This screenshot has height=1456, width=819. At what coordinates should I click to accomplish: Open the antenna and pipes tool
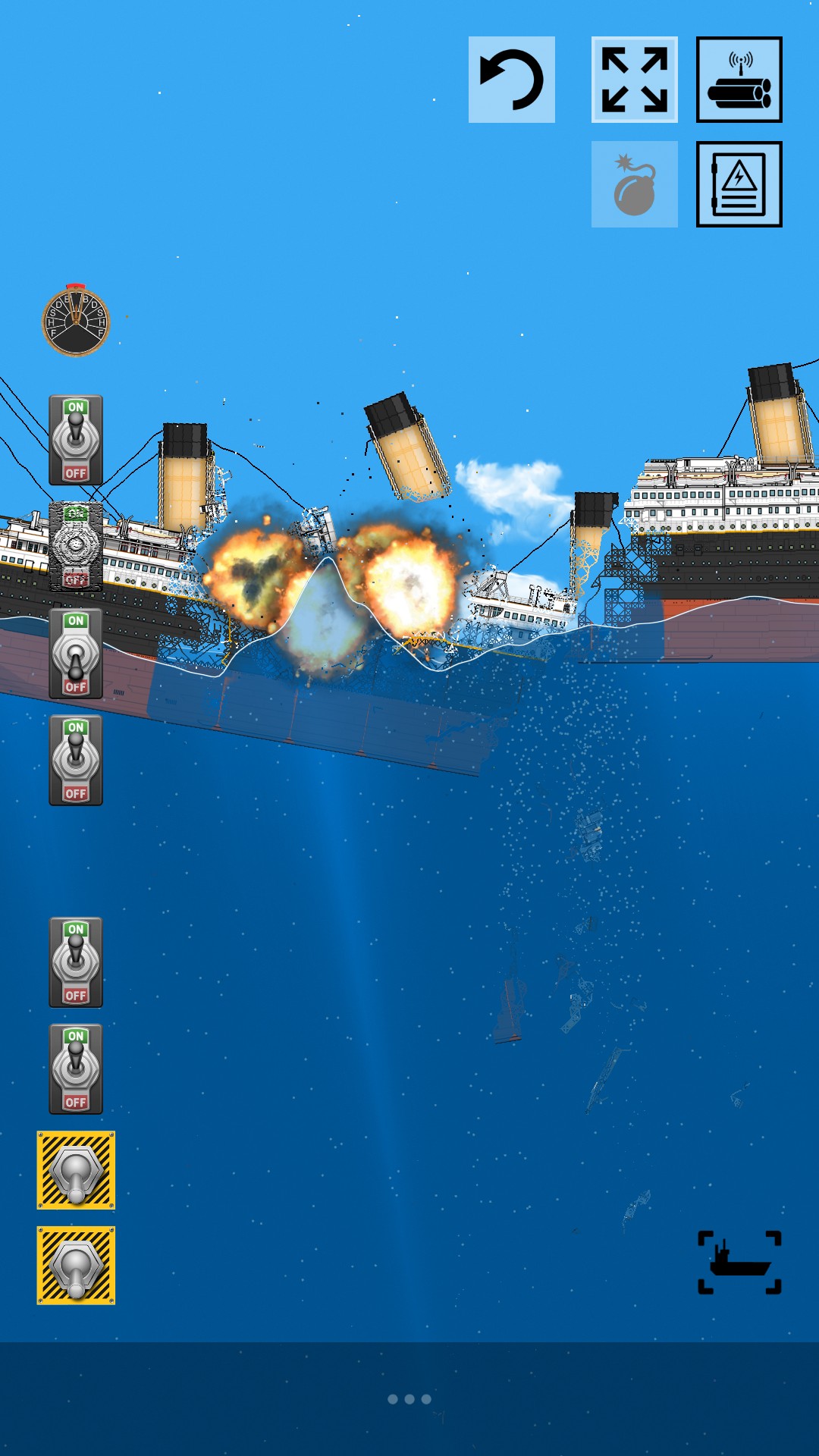point(739,80)
